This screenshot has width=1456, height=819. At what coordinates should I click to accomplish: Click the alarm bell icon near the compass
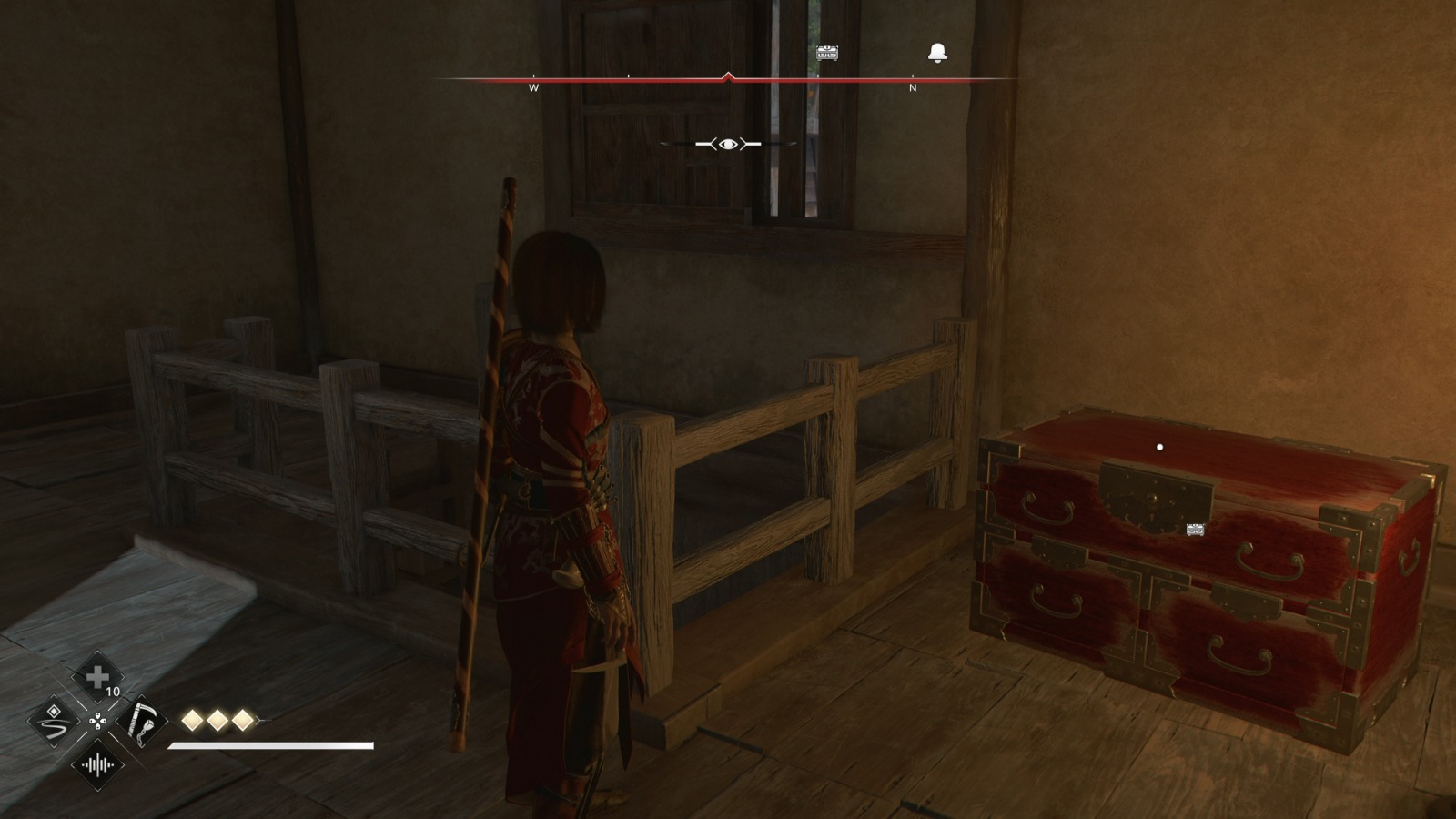point(938,54)
